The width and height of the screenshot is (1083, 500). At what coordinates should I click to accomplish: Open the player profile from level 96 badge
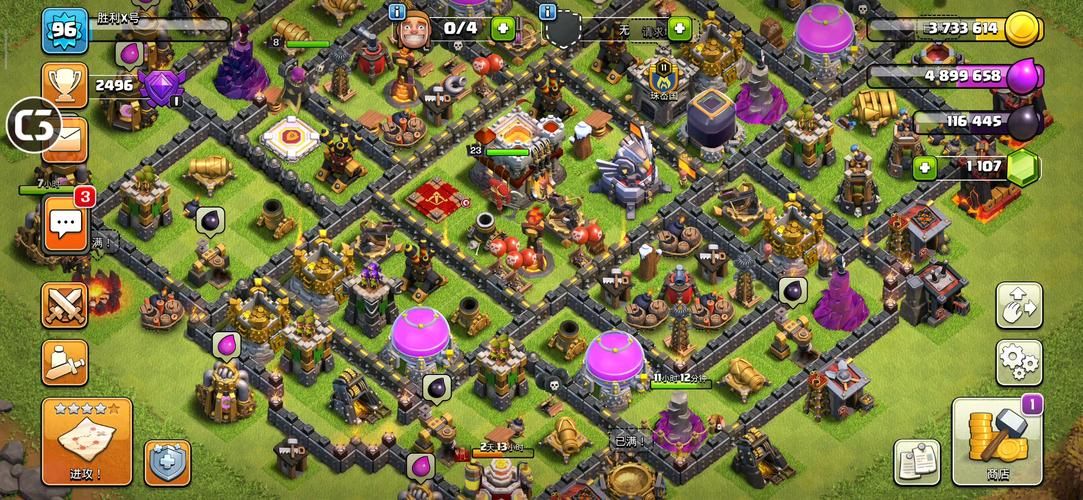[x=65, y=30]
